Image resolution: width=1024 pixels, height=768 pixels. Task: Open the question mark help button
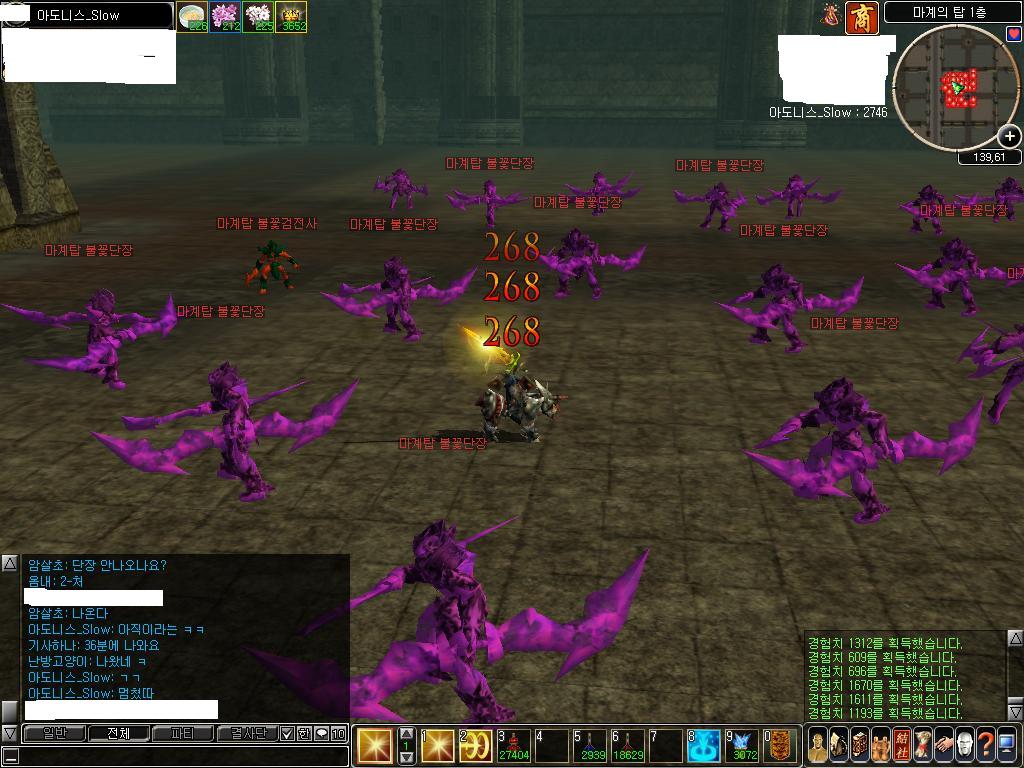tap(986, 745)
